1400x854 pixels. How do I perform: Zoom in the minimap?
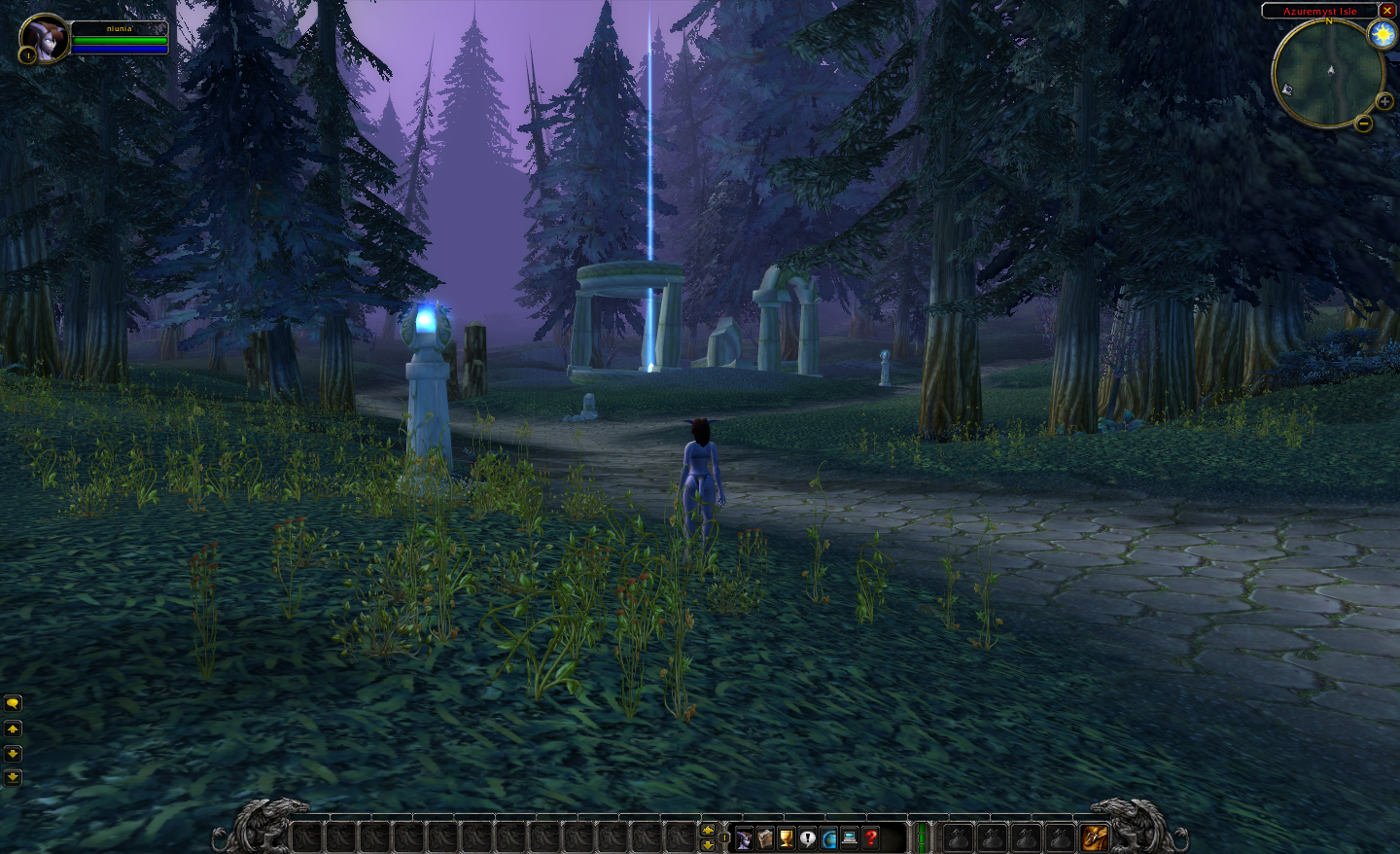click(x=1384, y=101)
